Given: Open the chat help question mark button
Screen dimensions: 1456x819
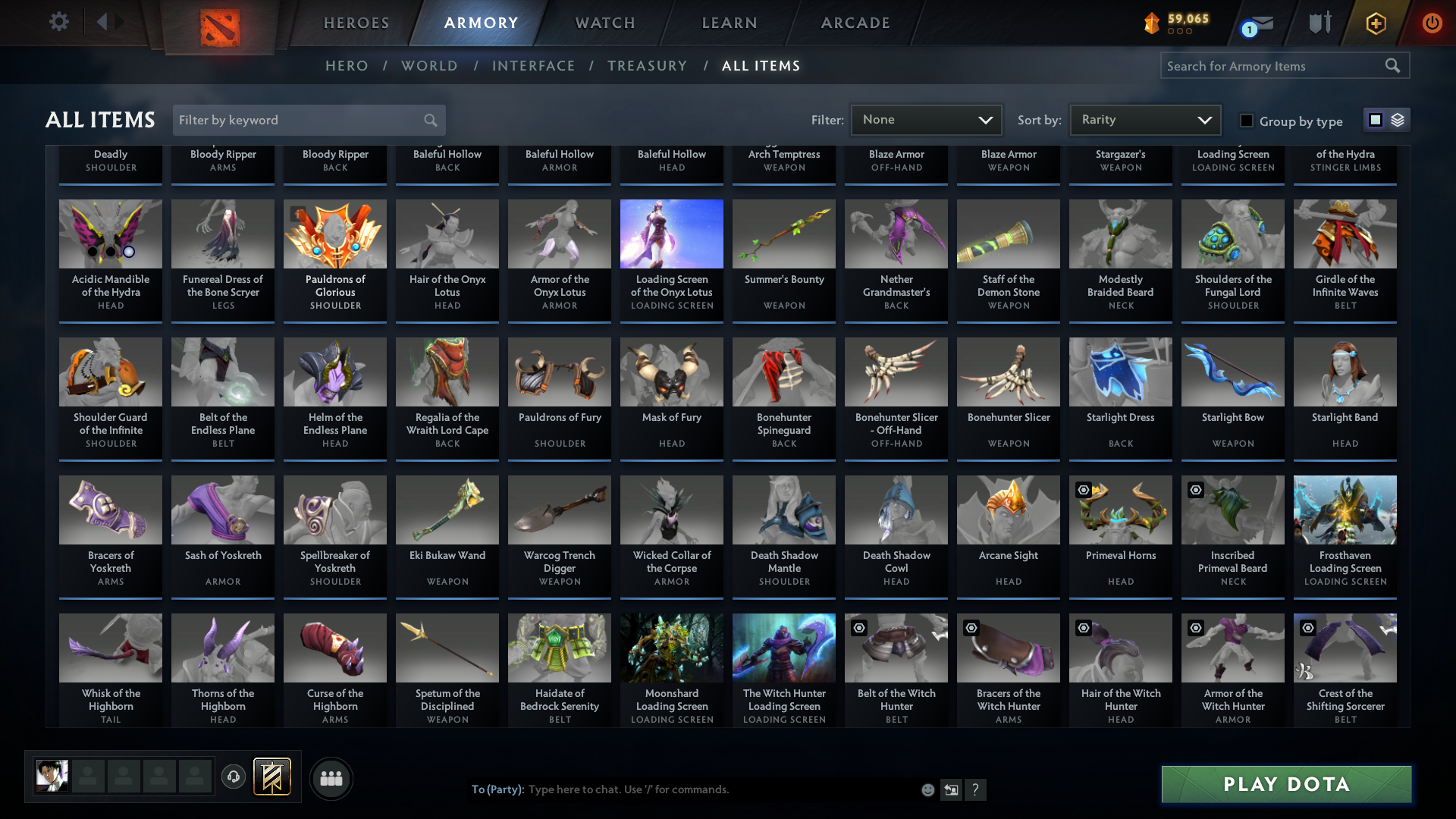Looking at the screenshot, I should tap(976, 789).
